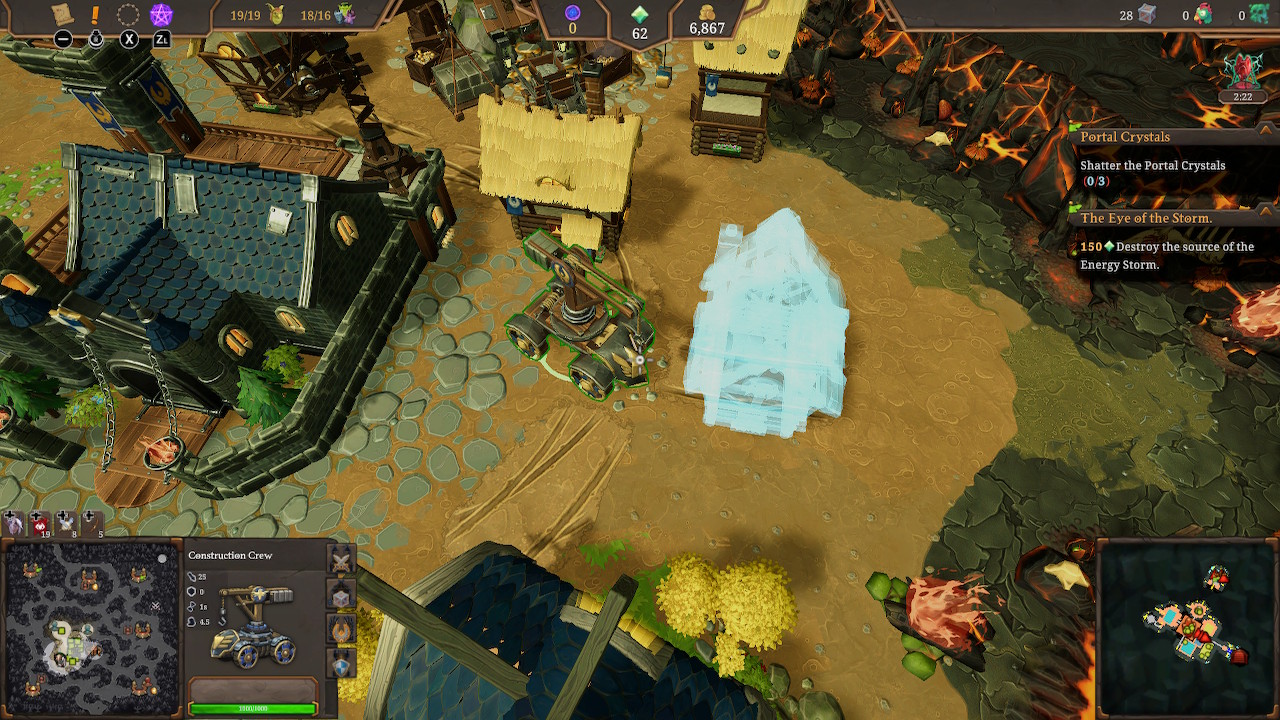Image resolution: width=1280 pixels, height=720 pixels.
Task: Open the mission map scroll icon
Action: pyautogui.click(x=62, y=13)
